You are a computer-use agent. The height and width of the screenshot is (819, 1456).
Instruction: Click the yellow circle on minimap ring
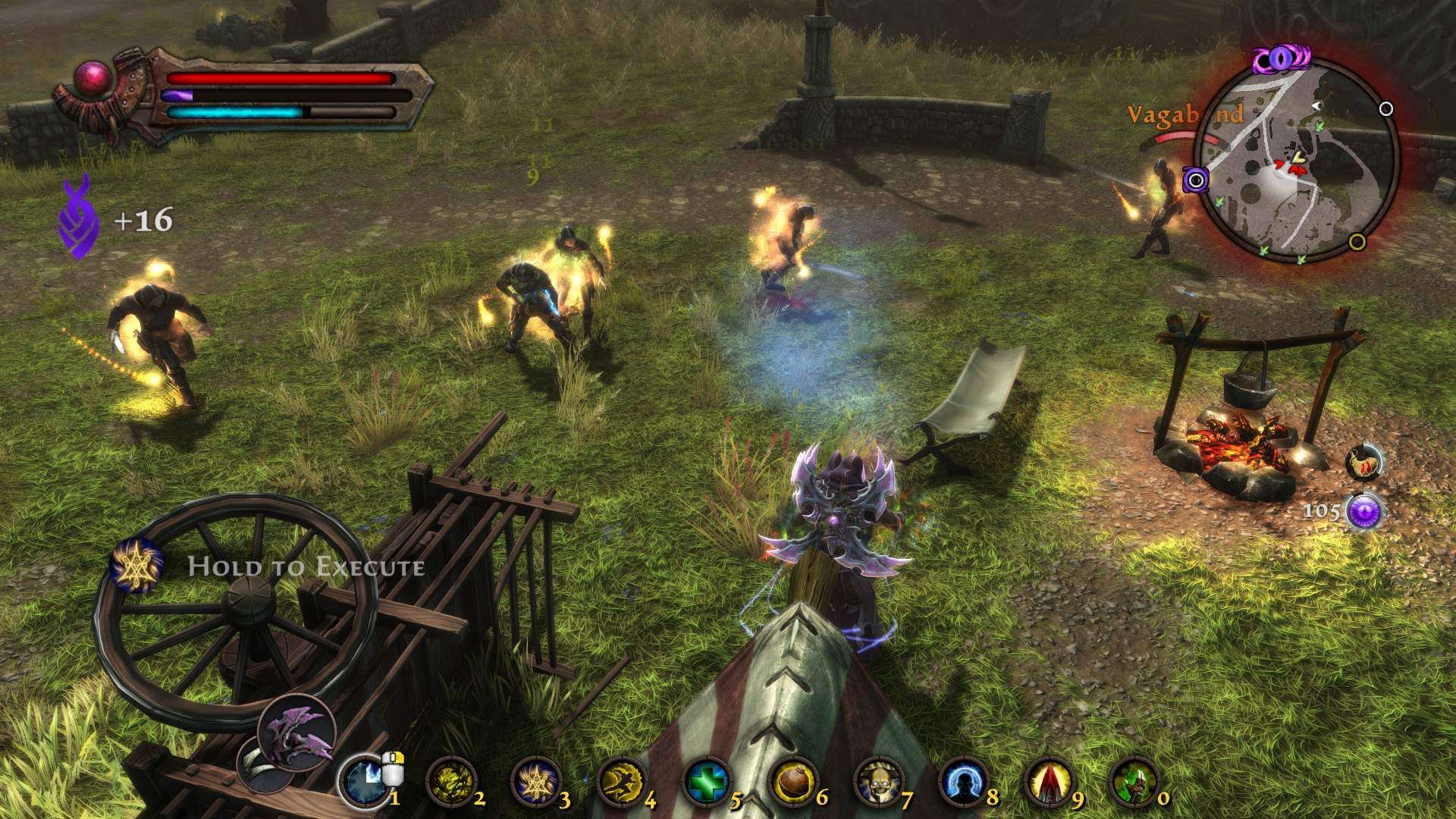[x=1357, y=242]
